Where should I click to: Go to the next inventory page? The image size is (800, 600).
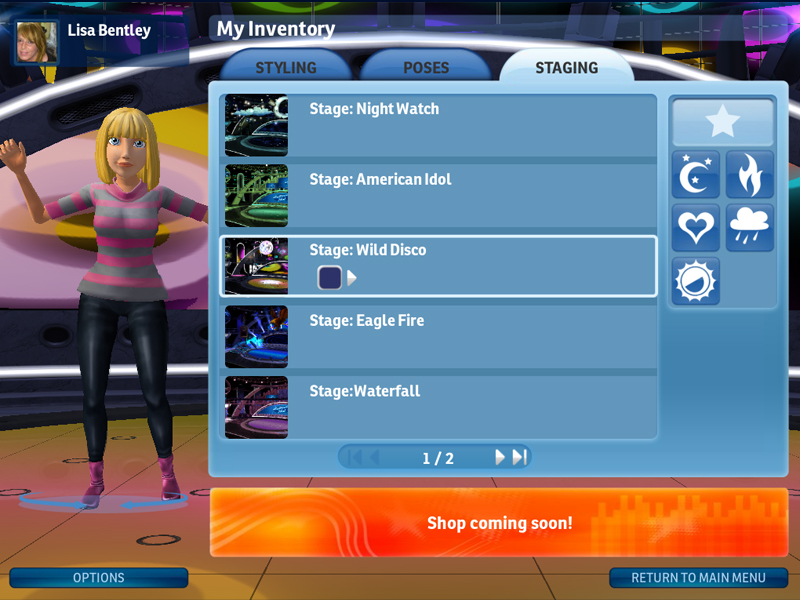(x=500, y=457)
